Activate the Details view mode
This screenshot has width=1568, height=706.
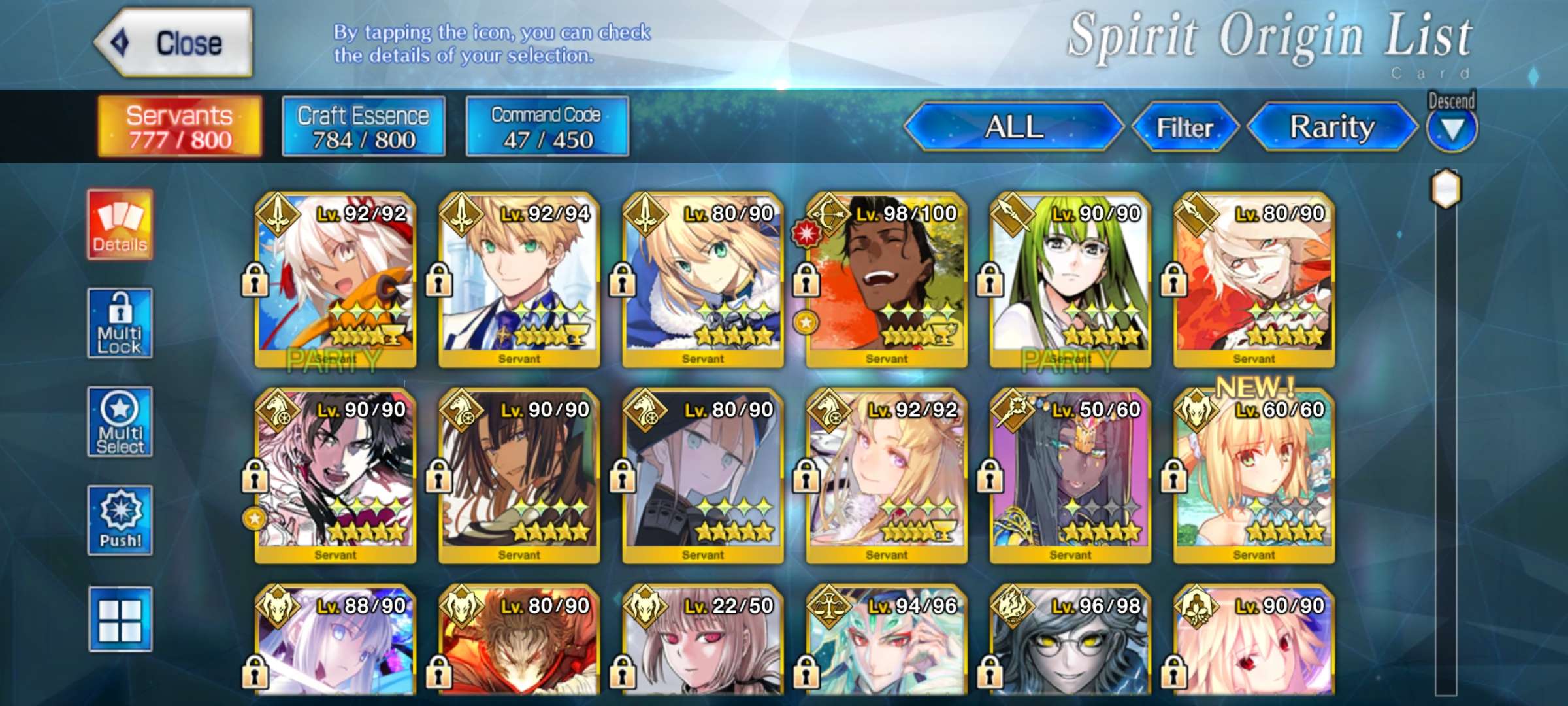120,224
